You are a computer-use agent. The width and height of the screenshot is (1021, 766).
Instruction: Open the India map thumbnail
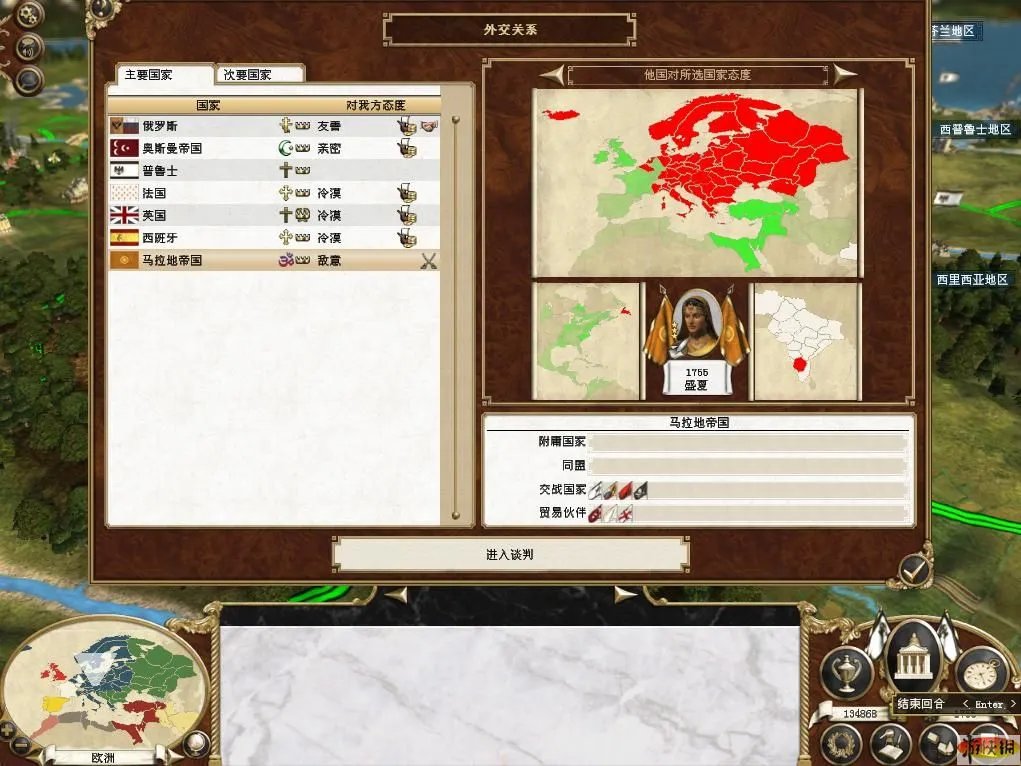(x=806, y=341)
